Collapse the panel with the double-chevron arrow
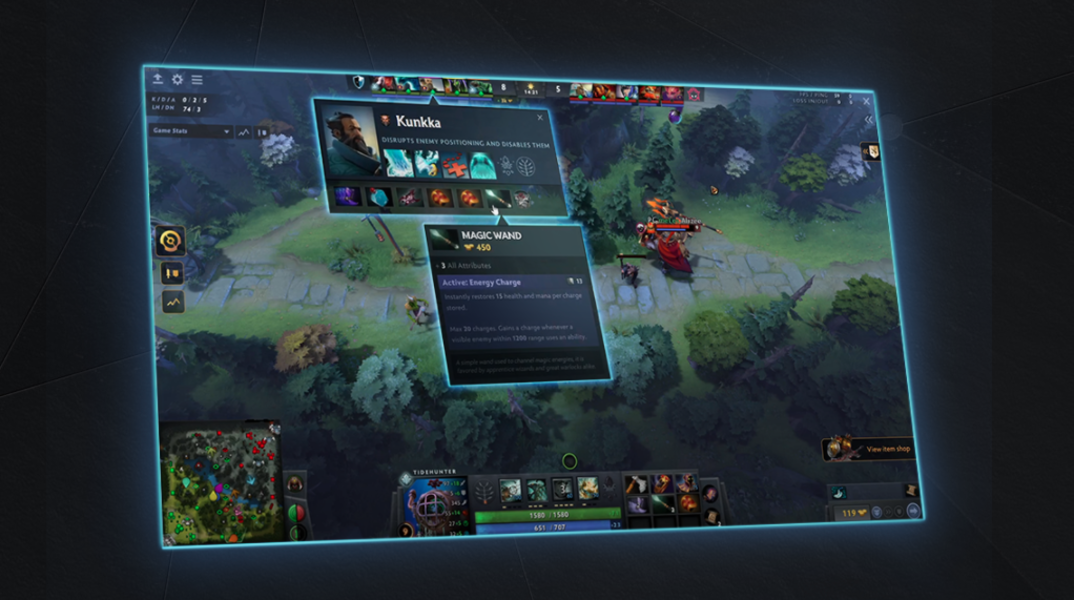The height and width of the screenshot is (600, 1074). 868,120
